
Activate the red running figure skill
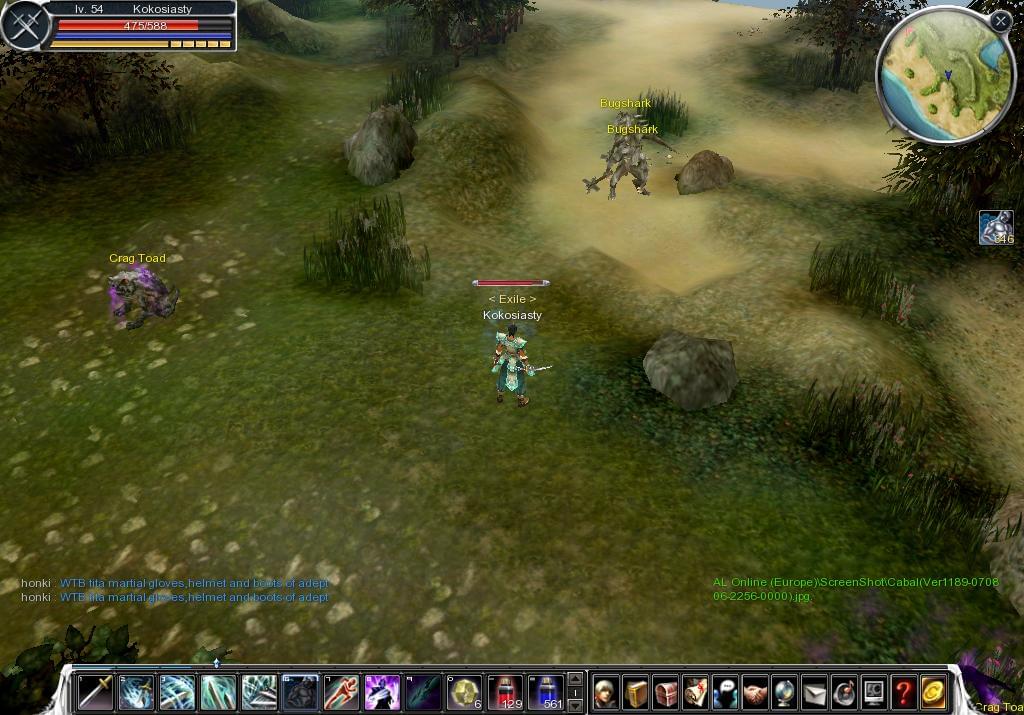click(x=341, y=692)
